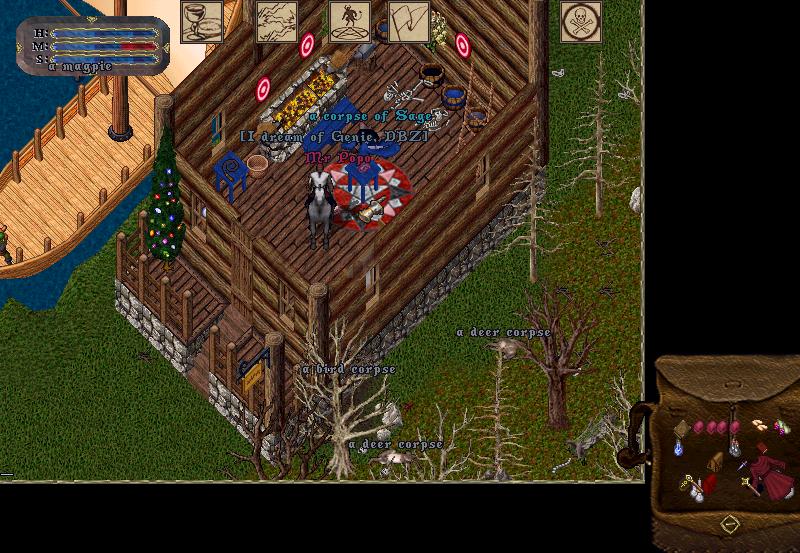Click the diamond button on the backpack flap
800x553 pixels.
tap(730, 524)
